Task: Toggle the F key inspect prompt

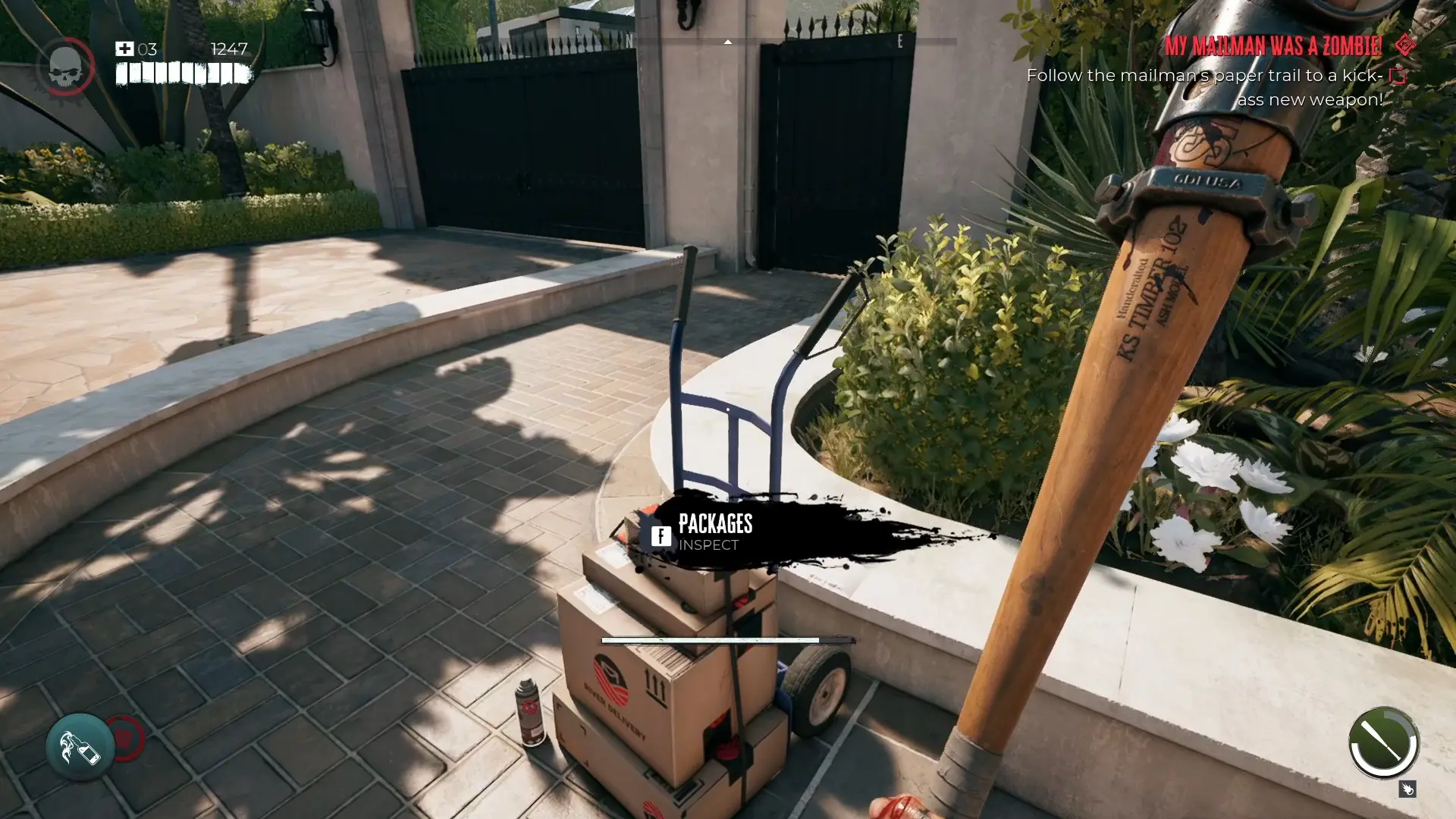Action: 661,535
